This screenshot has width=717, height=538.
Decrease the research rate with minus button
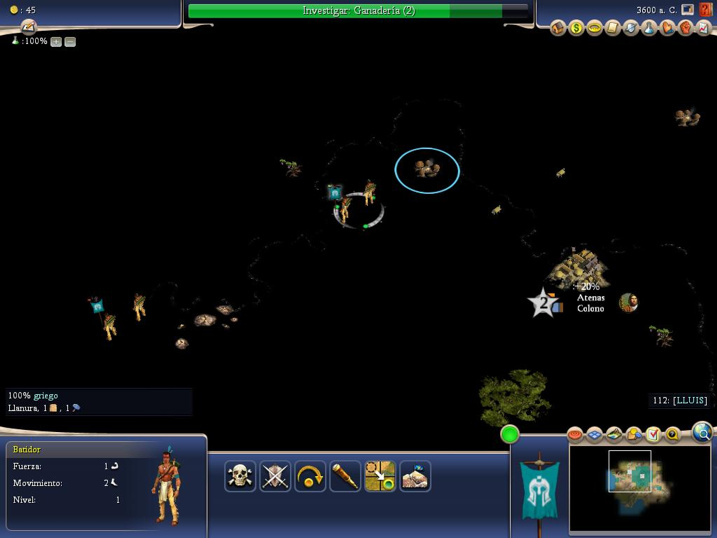(70, 42)
